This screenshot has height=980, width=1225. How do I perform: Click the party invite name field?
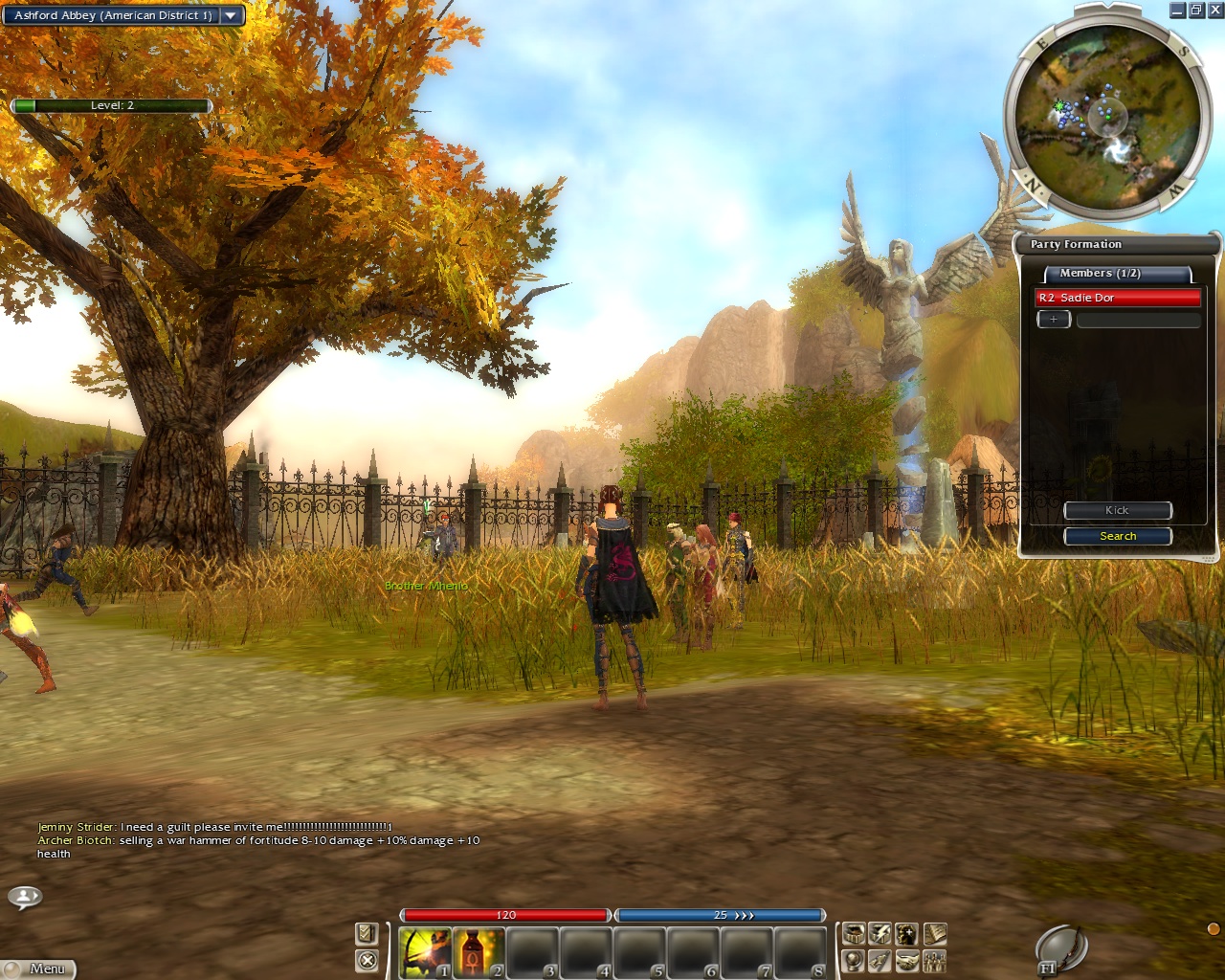click(x=1138, y=320)
